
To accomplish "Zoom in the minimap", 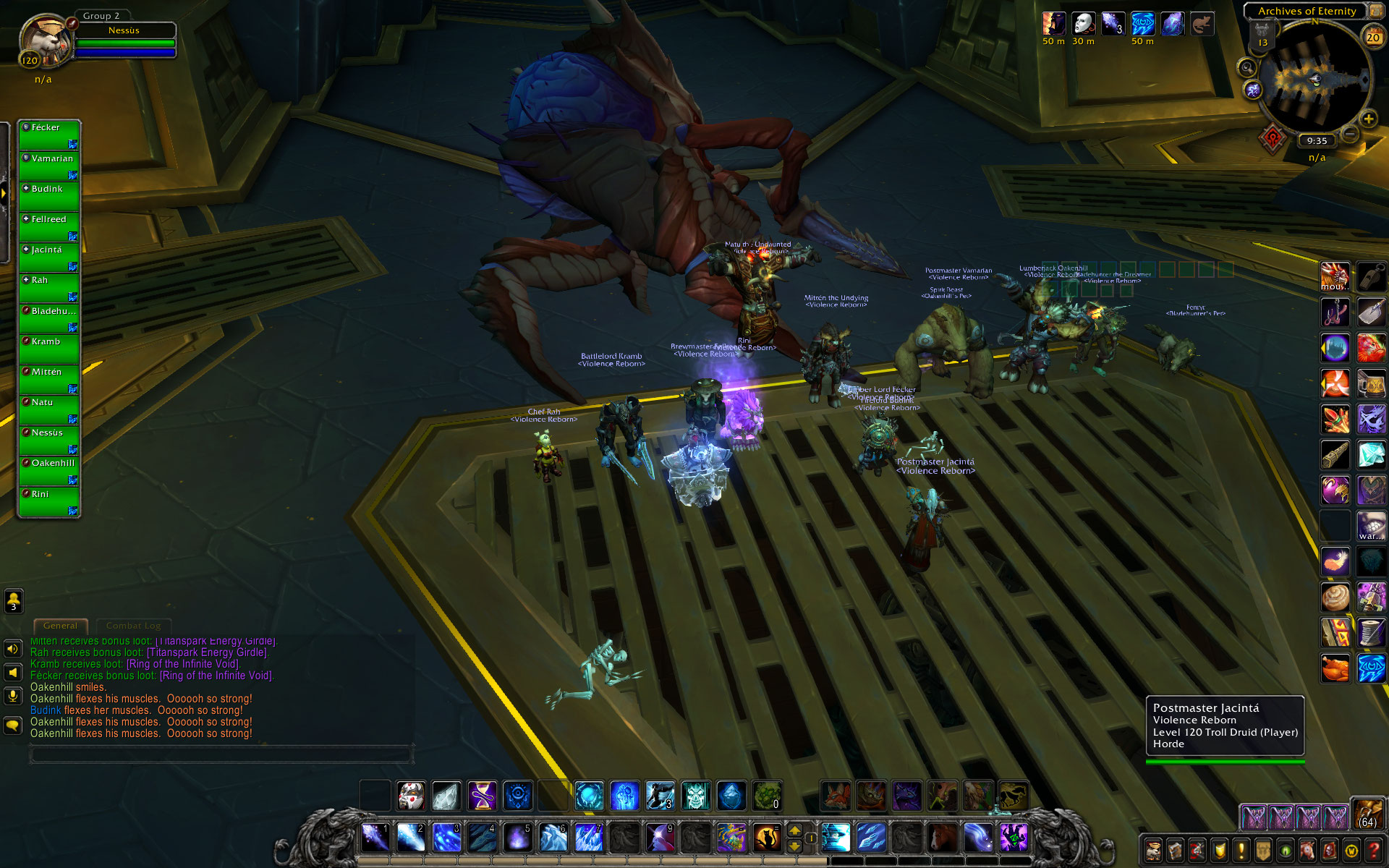I will (1368, 119).
